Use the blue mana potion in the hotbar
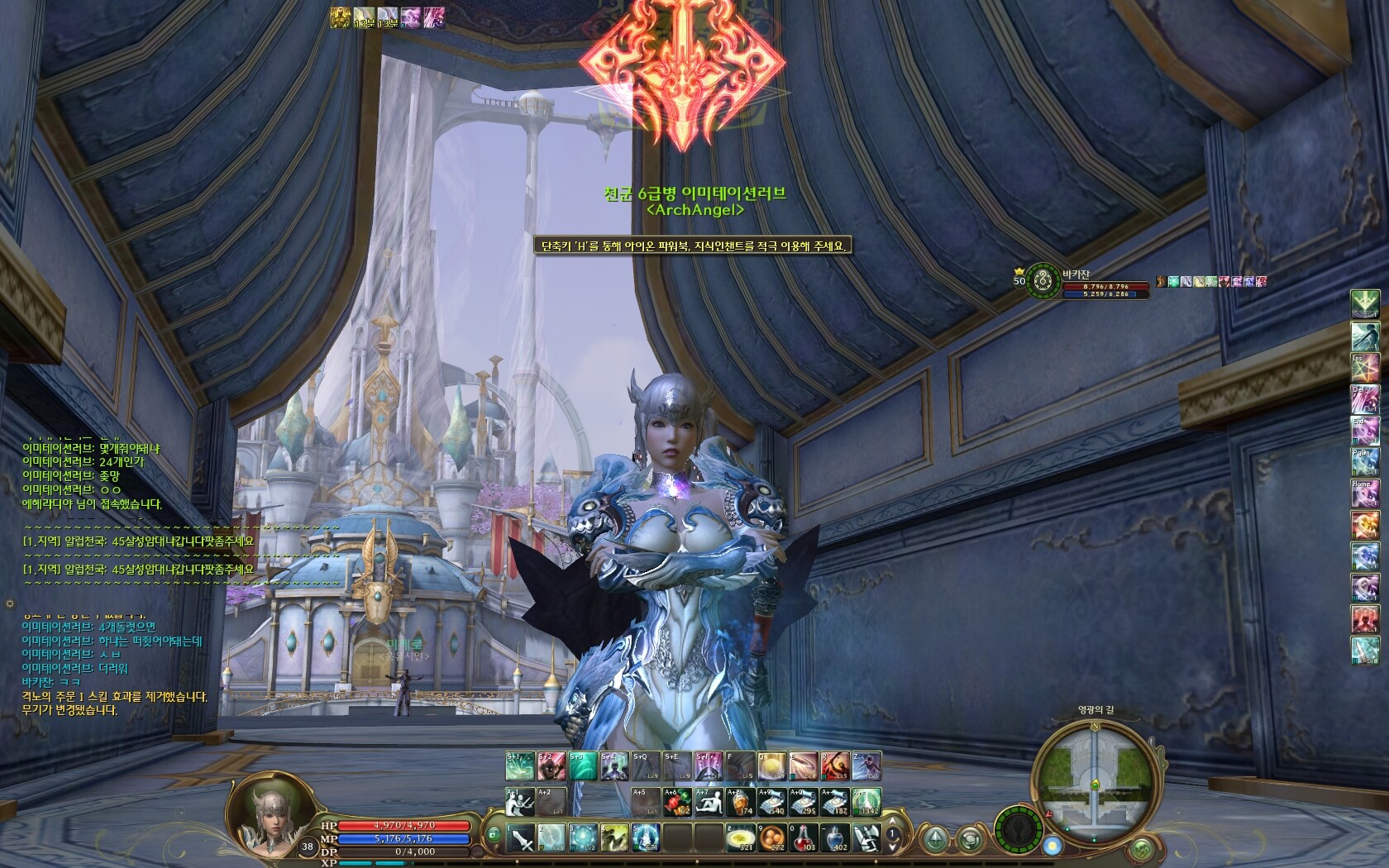Viewport: 1389px width, 868px height. tap(835, 838)
